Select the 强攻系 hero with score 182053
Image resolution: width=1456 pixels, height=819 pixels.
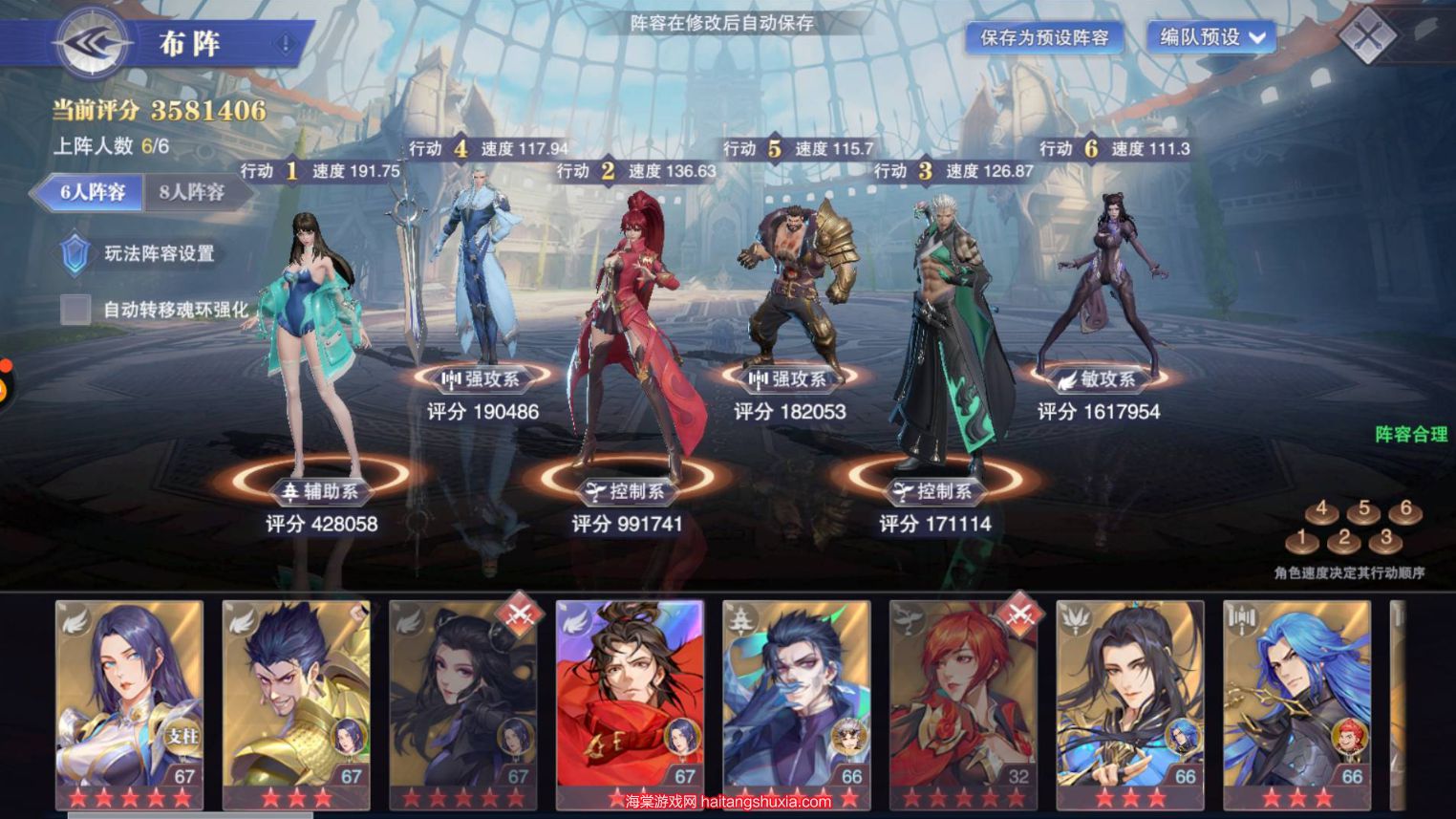tap(793, 287)
